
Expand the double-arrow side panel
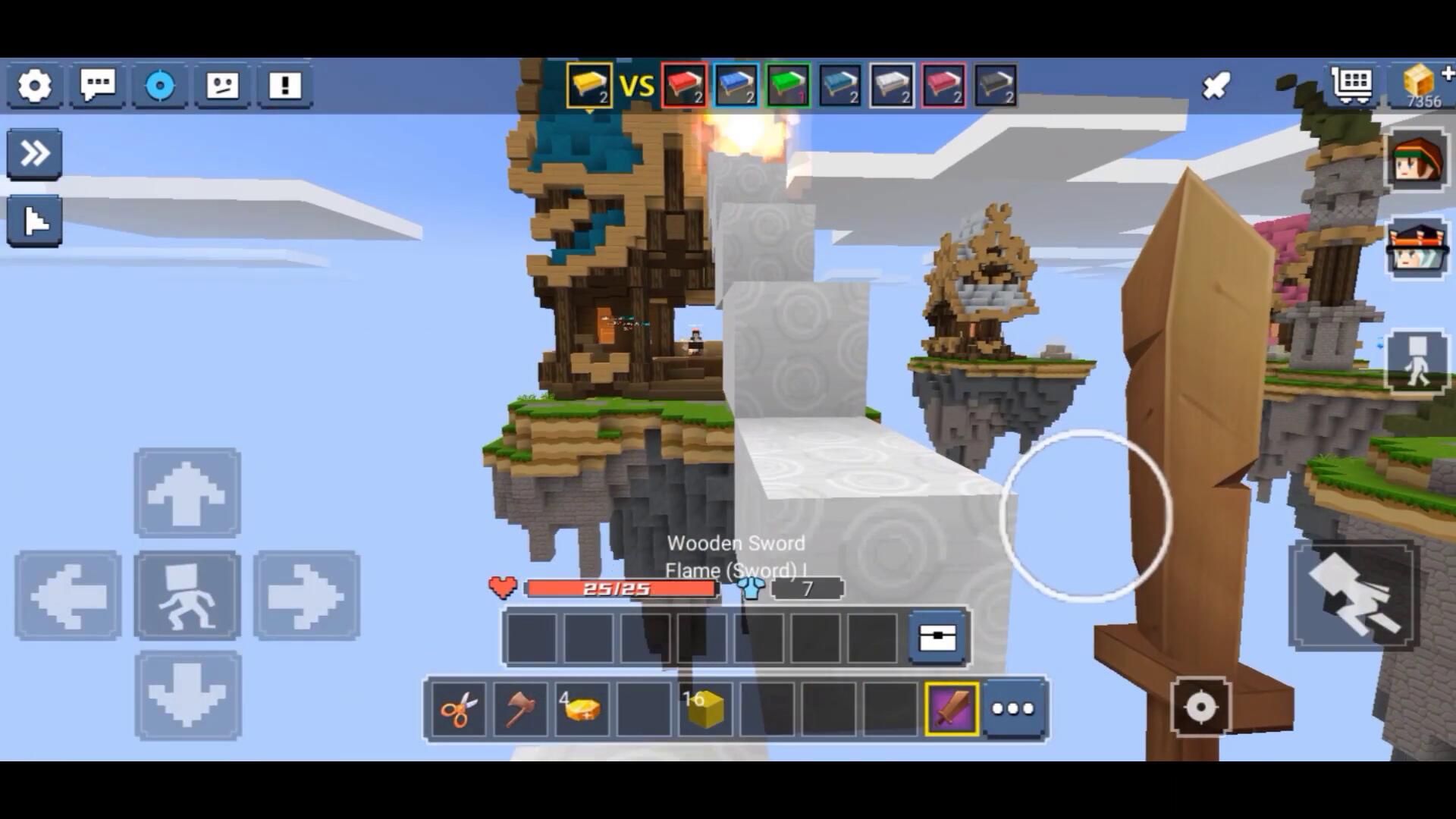pyautogui.click(x=35, y=154)
